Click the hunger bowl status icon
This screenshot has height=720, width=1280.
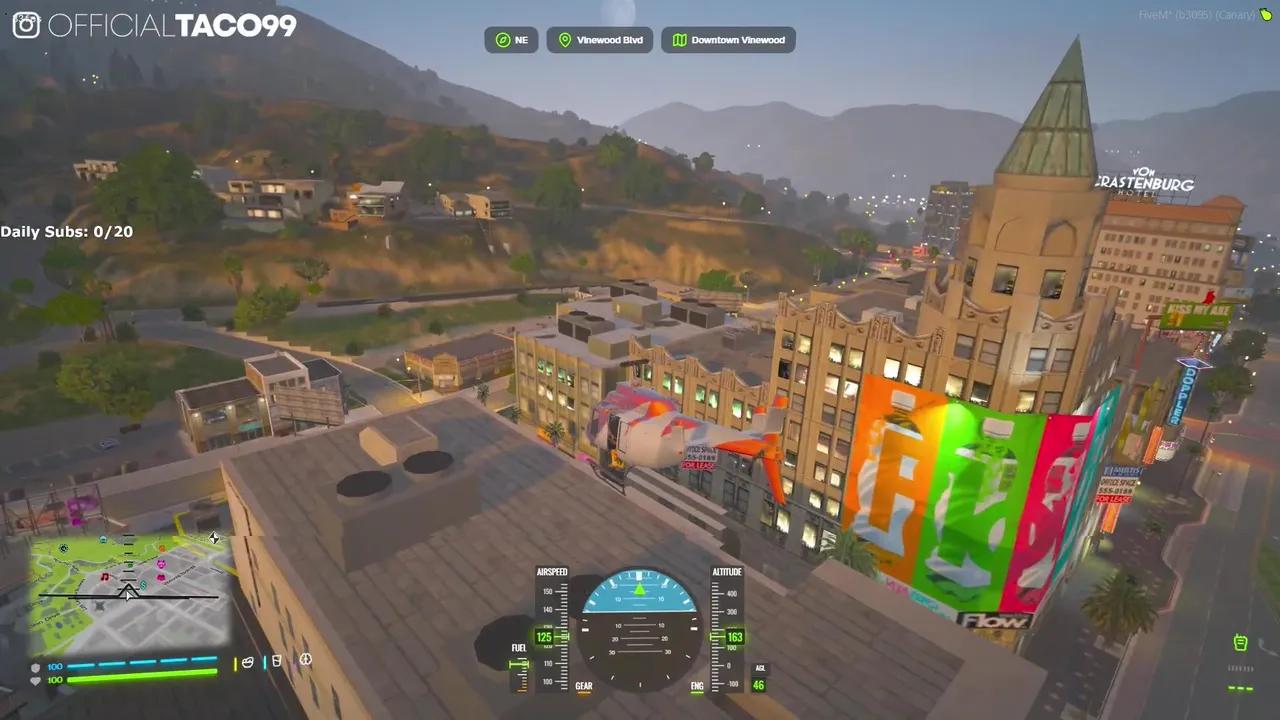tap(248, 662)
